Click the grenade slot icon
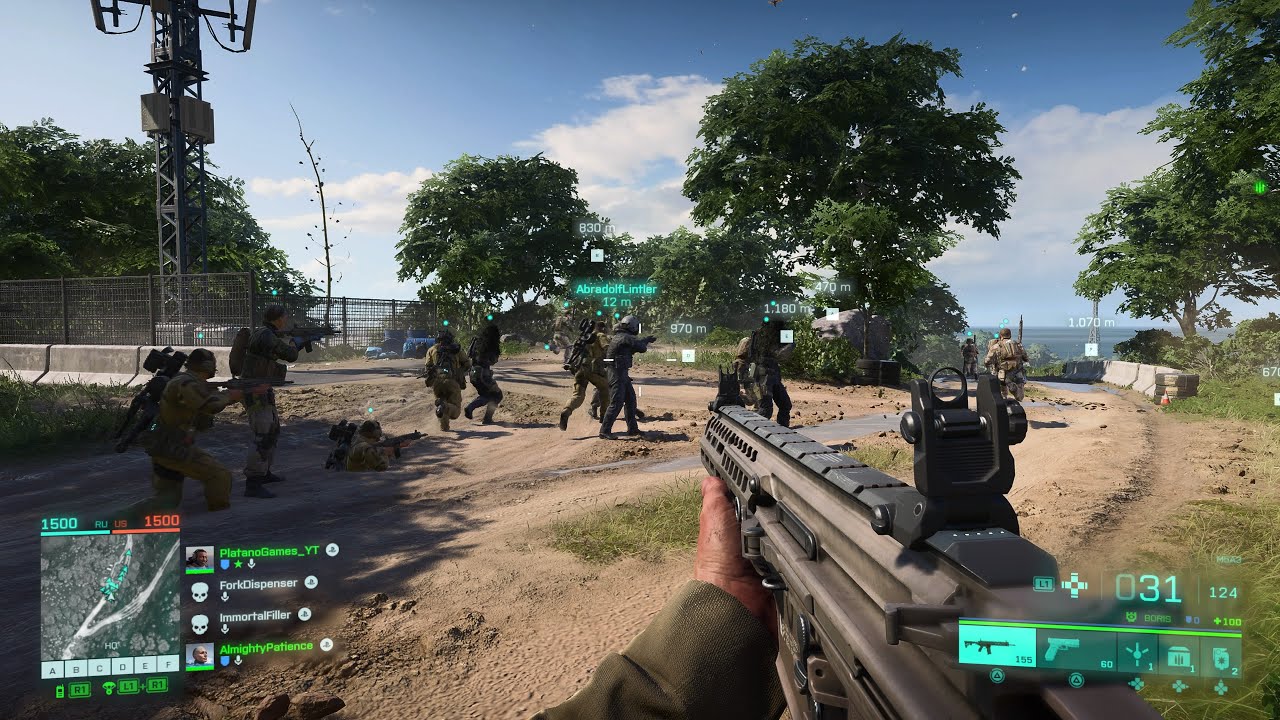 1221,659
